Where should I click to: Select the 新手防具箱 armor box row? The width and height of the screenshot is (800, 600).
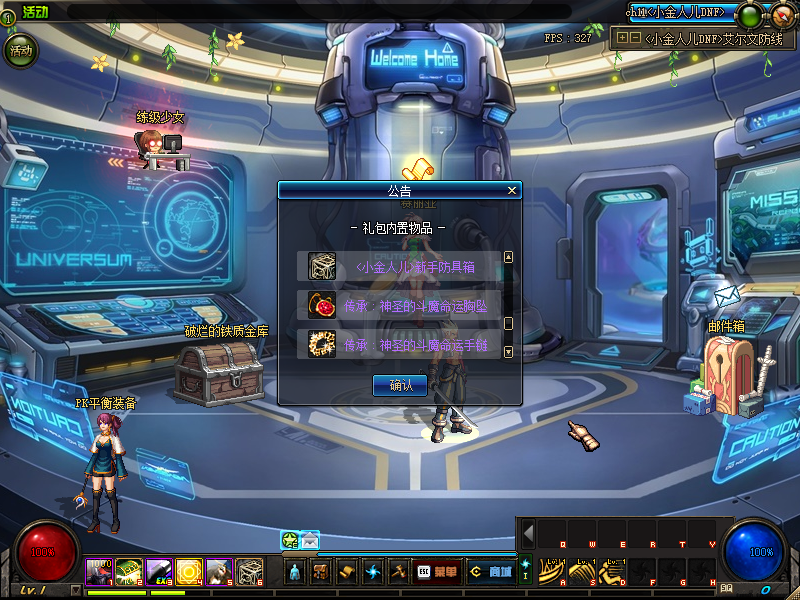[400, 267]
